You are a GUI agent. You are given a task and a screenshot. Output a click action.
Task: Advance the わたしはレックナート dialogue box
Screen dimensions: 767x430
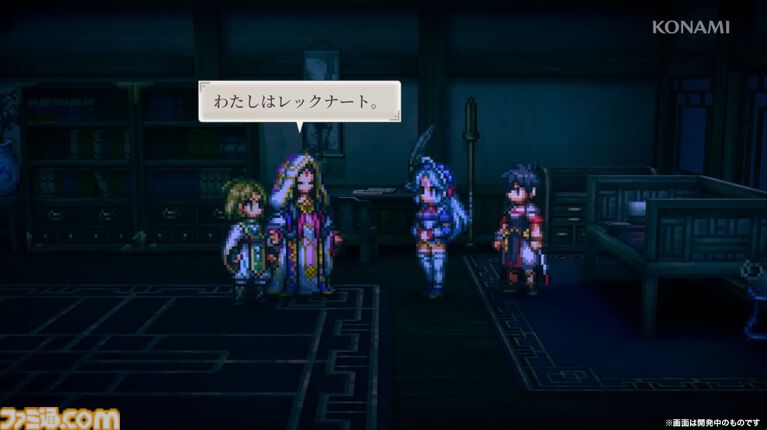(299, 102)
